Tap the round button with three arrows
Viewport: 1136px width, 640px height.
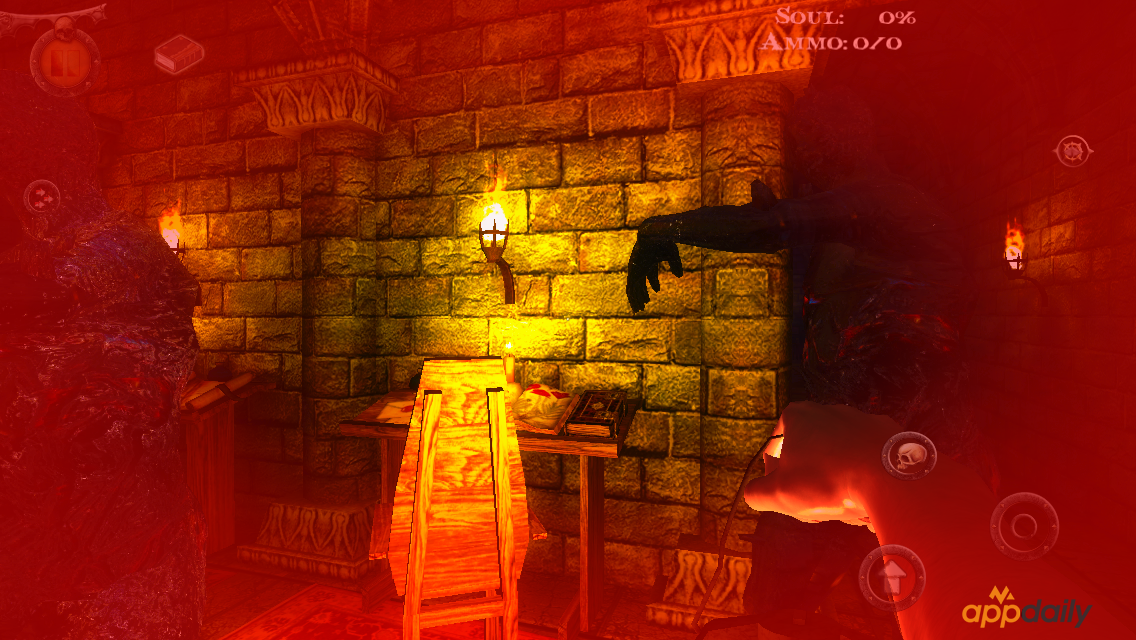42,197
